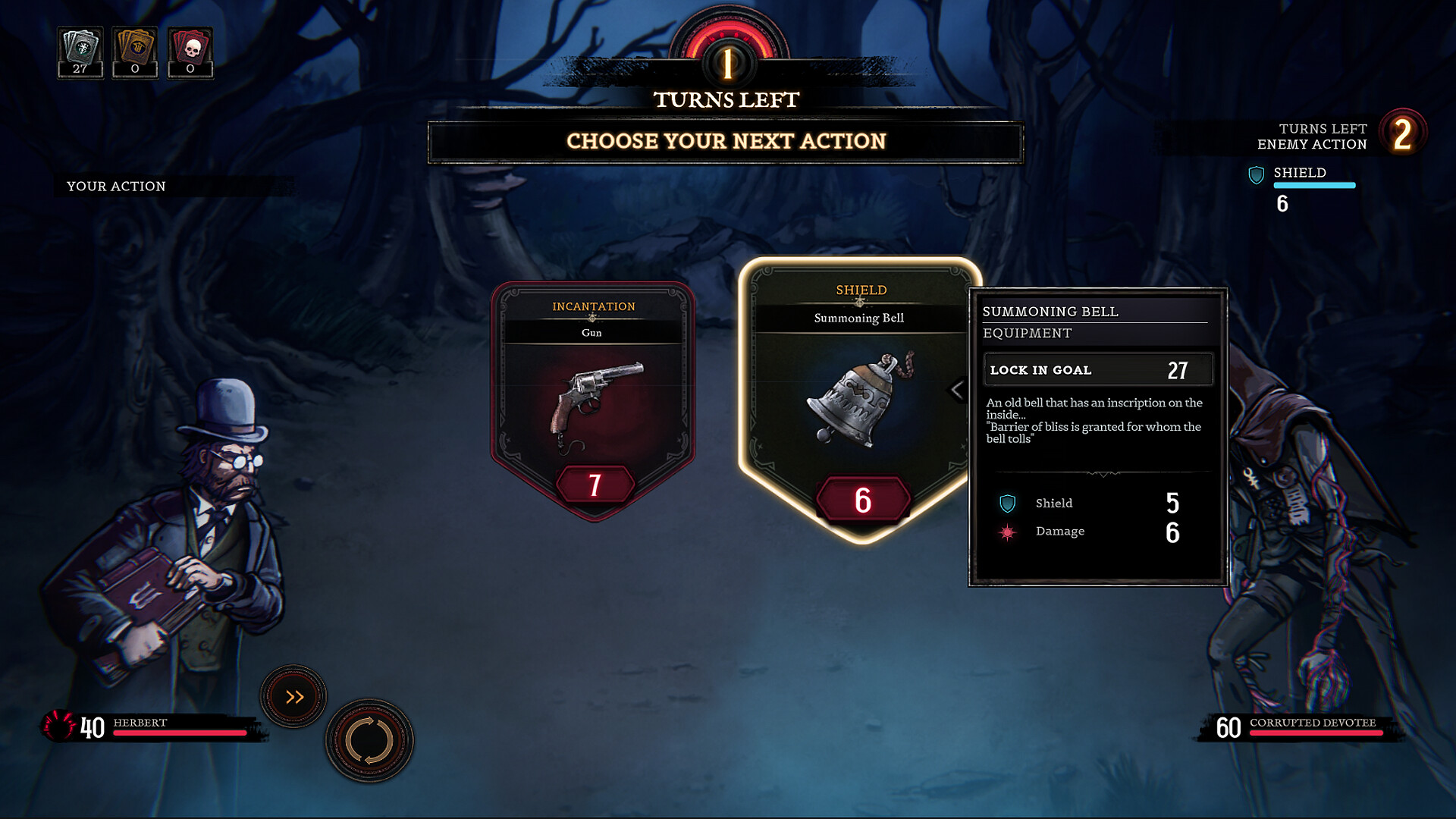Click the red damage burst icon in the tooltip
Image resolution: width=1456 pixels, height=819 pixels.
1006,531
